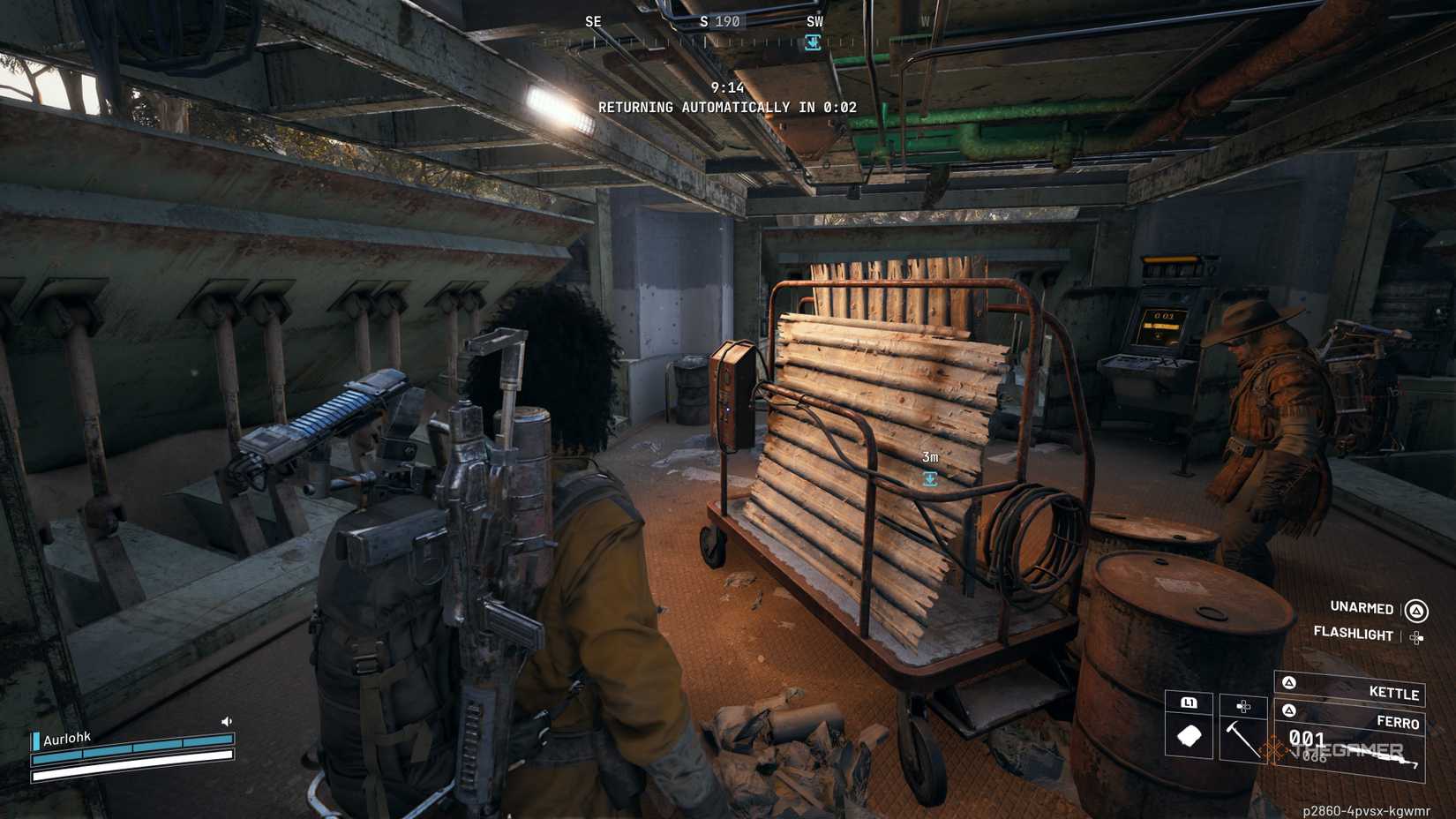Click the 001 ammo counter

pyautogui.click(x=1306, y=736)
